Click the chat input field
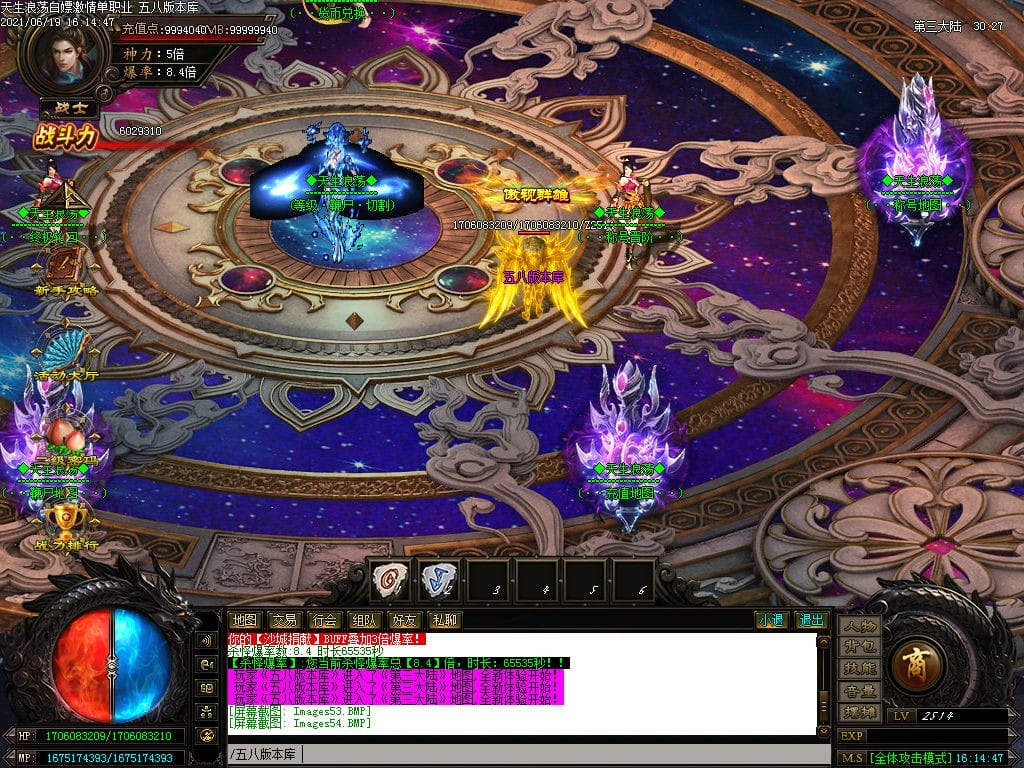1024x768 pixels. click(x=520, y=753)
